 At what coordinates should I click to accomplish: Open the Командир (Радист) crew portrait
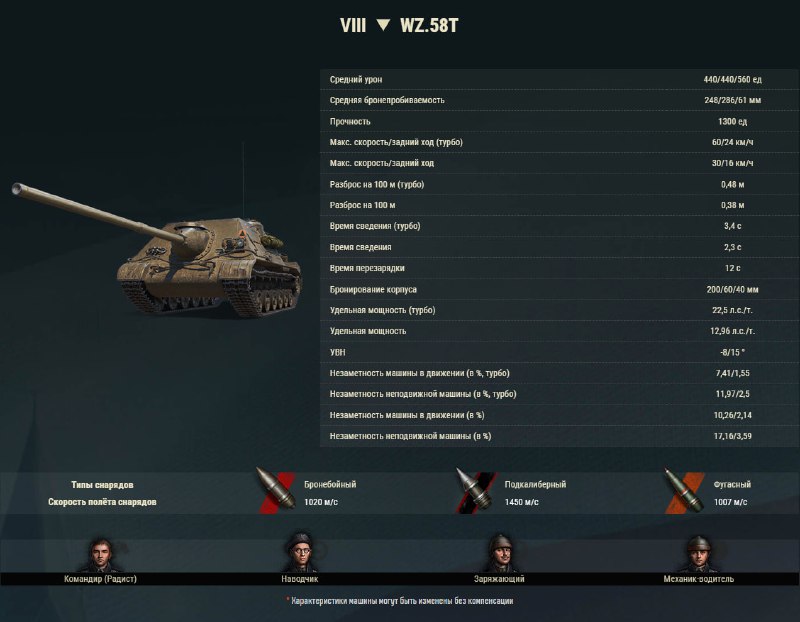(99, 553)
